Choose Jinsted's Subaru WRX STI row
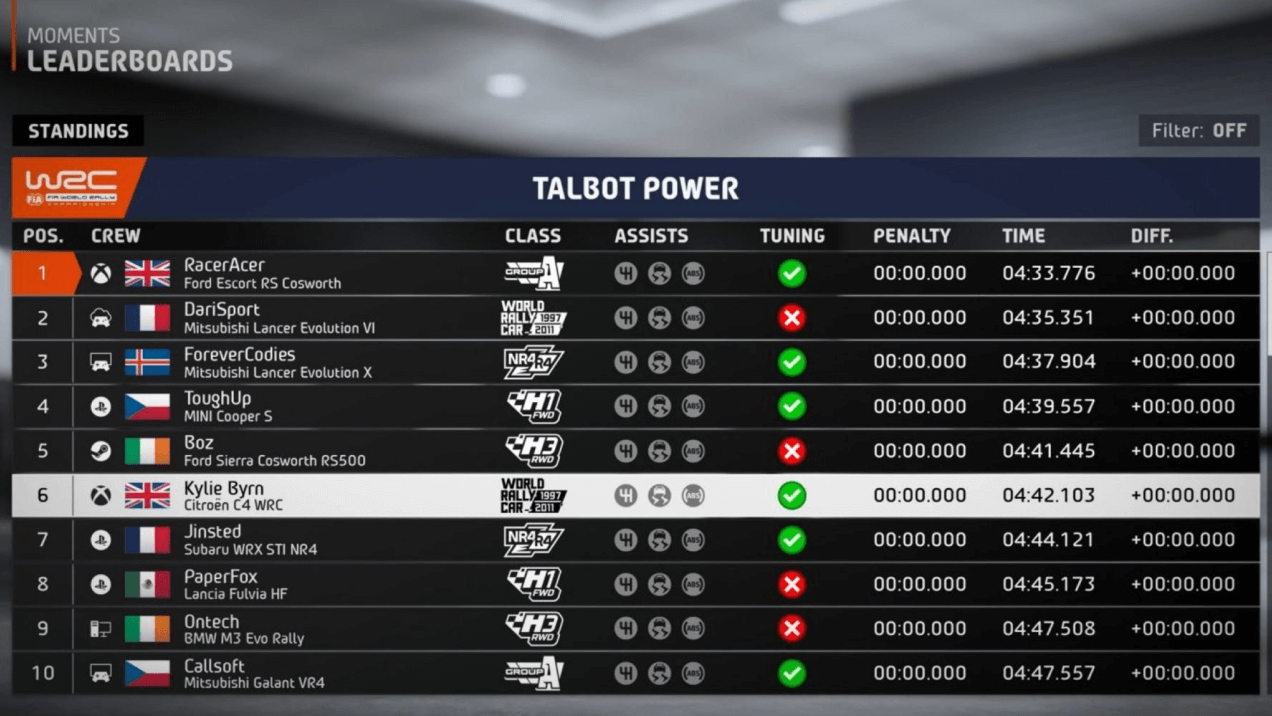Screen dimensions: 1272x716 636,540
